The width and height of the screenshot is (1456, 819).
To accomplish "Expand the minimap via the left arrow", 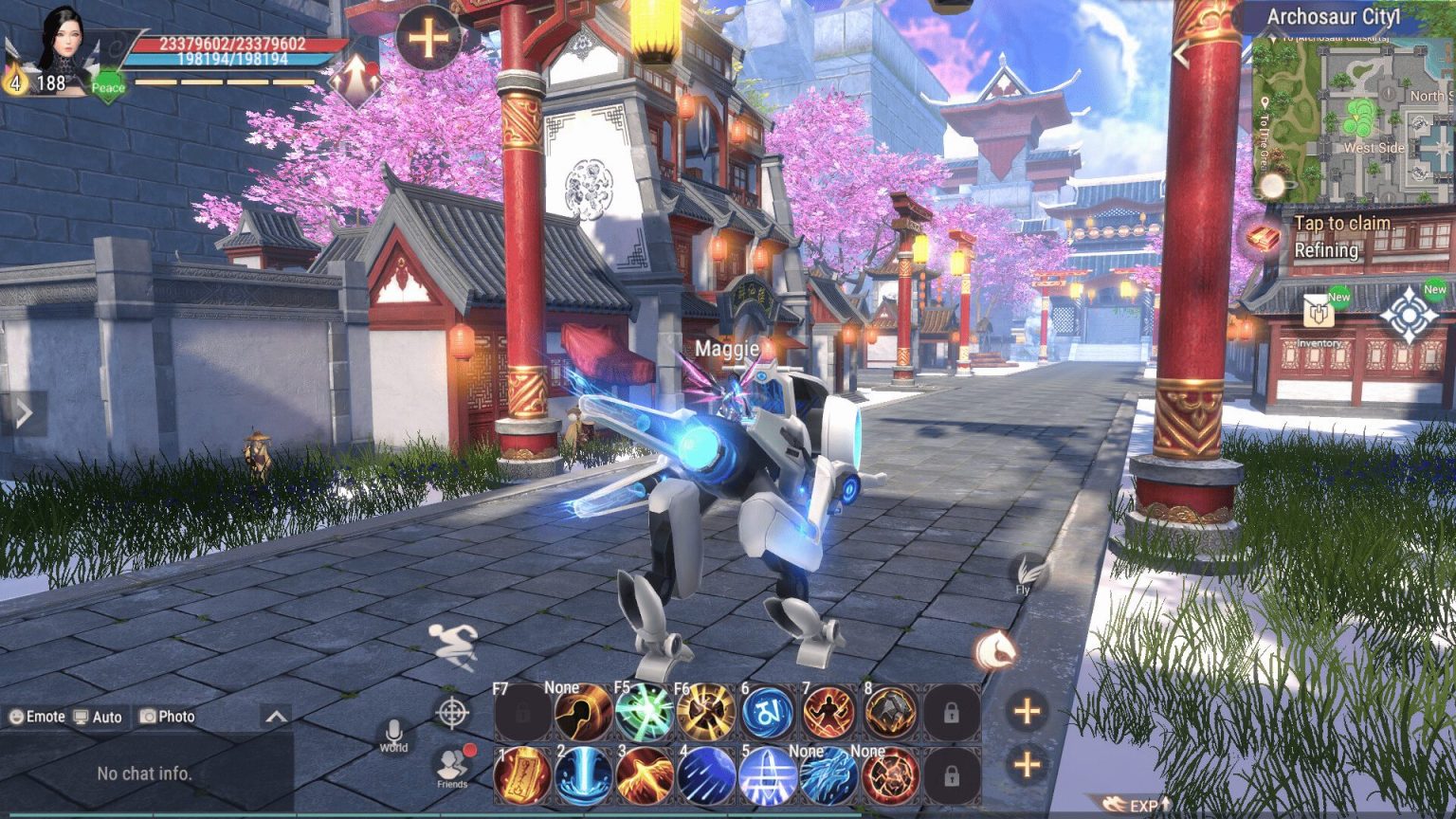I will tap(1182, 54).
